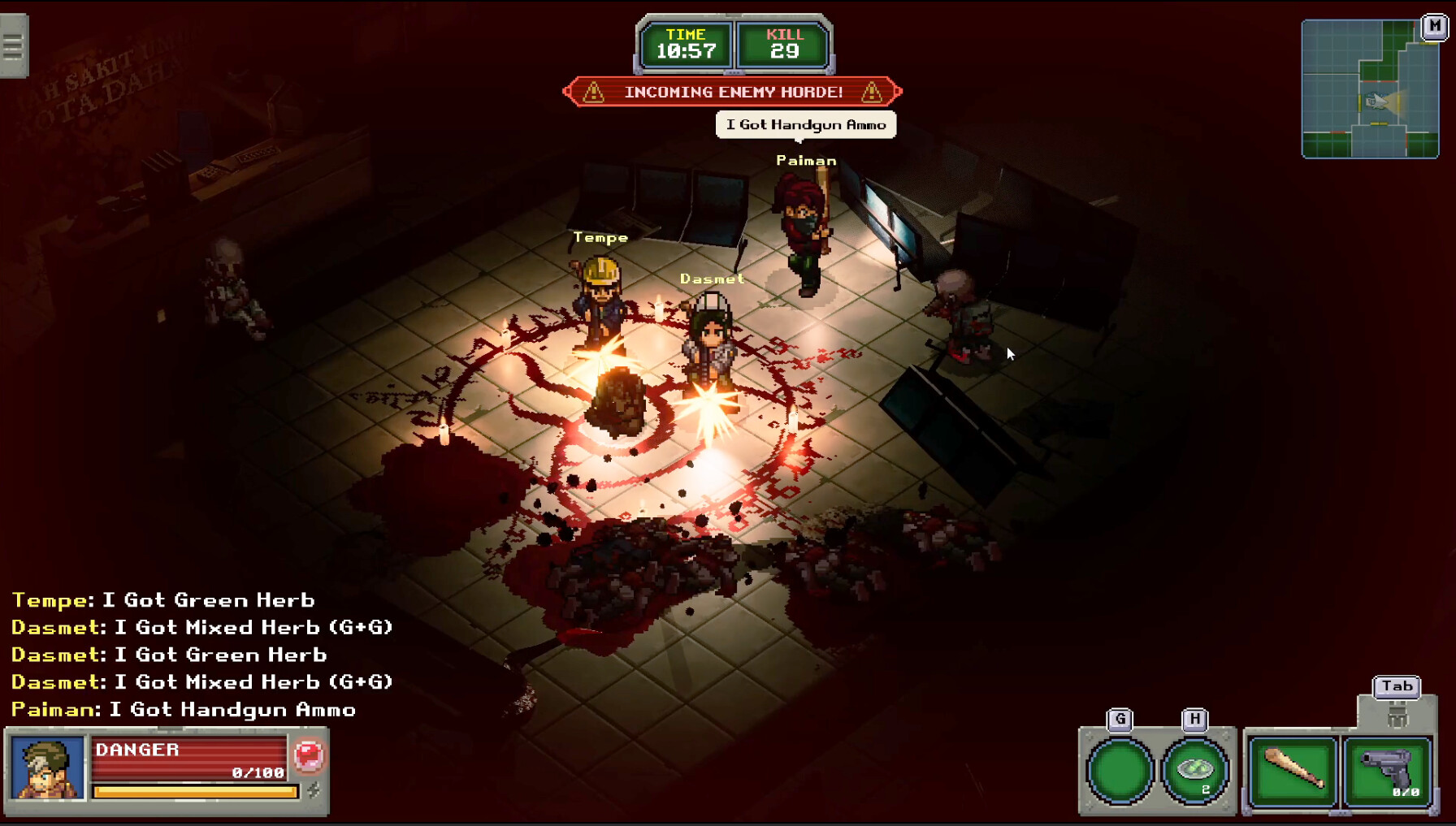Image resolution: width=1456 pixels, height=826 pixels.
Task: Click the empty G grenade slot
Action: click(x=1120, y=772)
